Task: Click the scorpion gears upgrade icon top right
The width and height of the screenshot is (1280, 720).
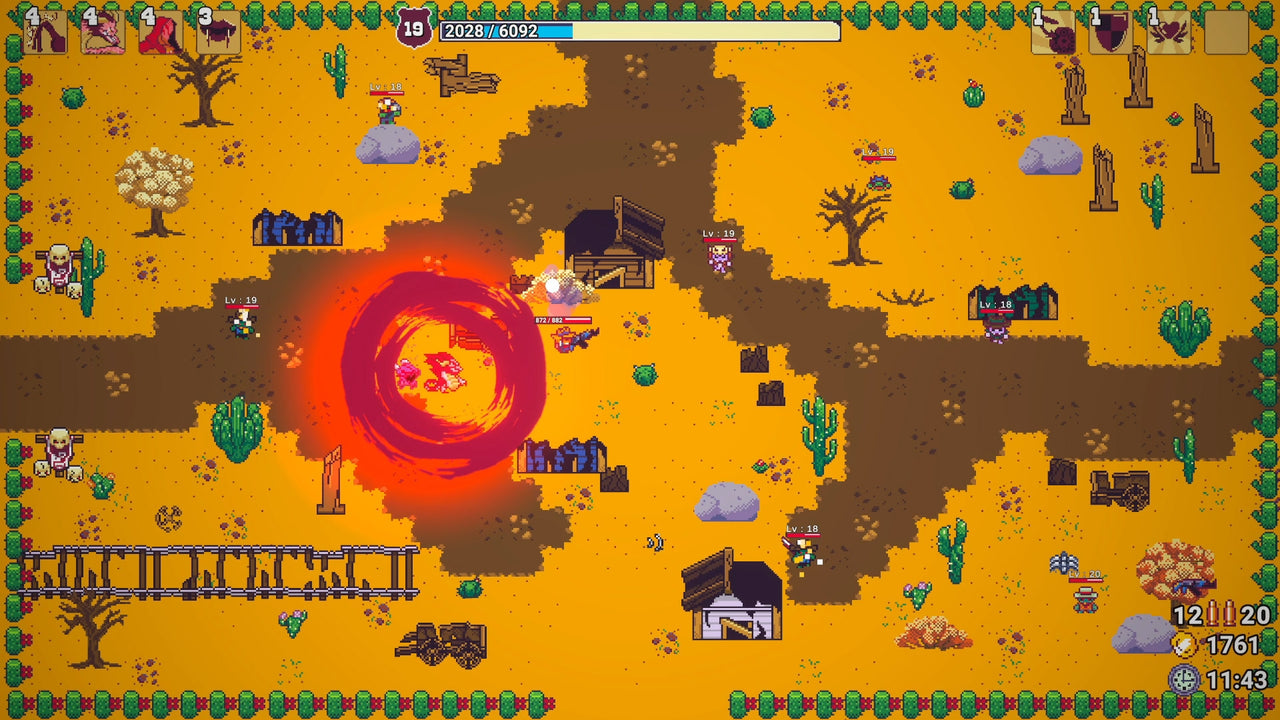Action: [1055, 32]
